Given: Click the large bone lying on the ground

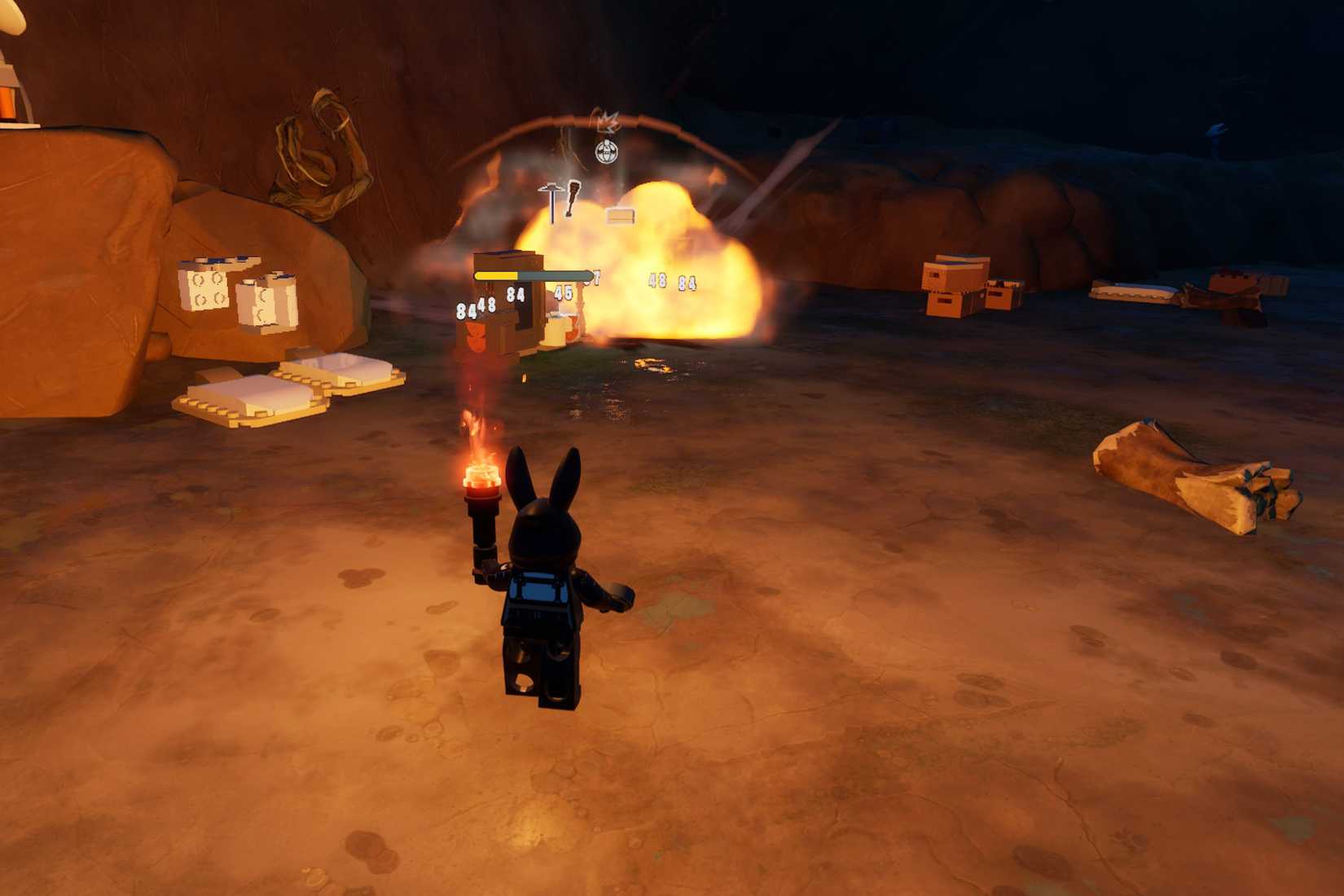Looking at the screenshot, I should tap(1189, 472).
